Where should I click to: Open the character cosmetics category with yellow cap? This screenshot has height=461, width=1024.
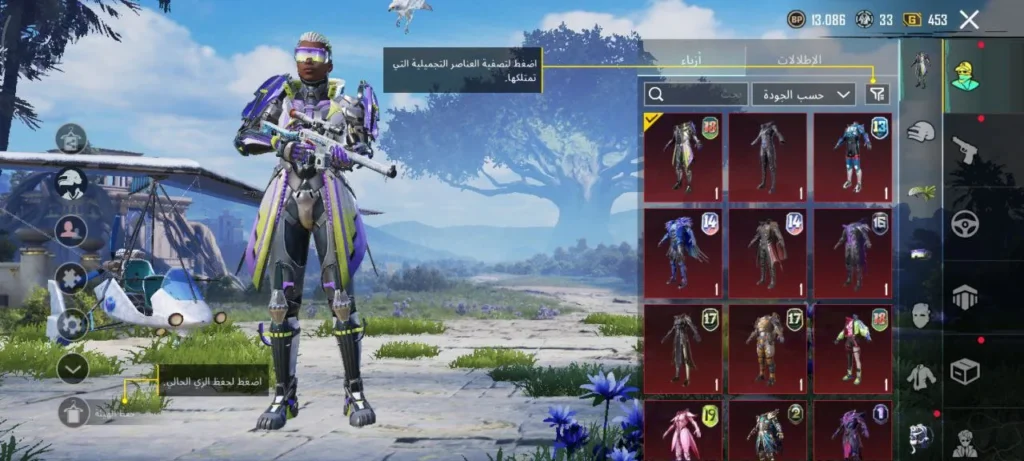click(965, 70)
